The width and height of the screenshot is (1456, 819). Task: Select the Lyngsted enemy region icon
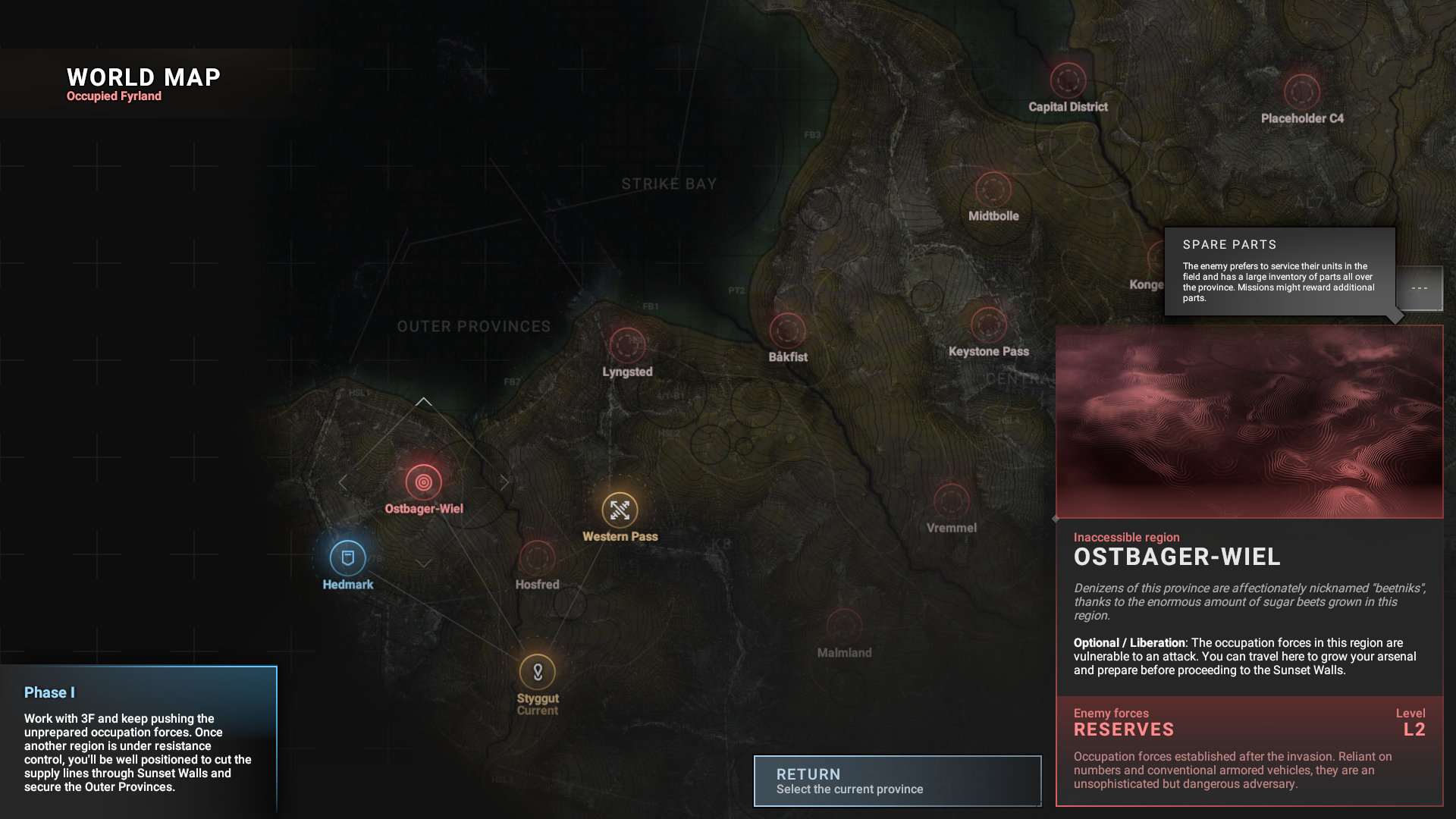[x=627, y=345]
